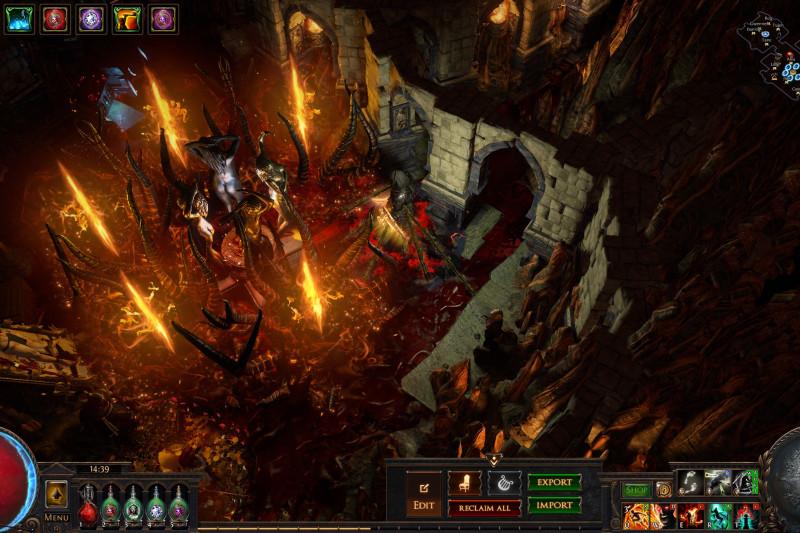Select the orange rock buff icon
Screen dimensions: 800x533
(126, 18)
